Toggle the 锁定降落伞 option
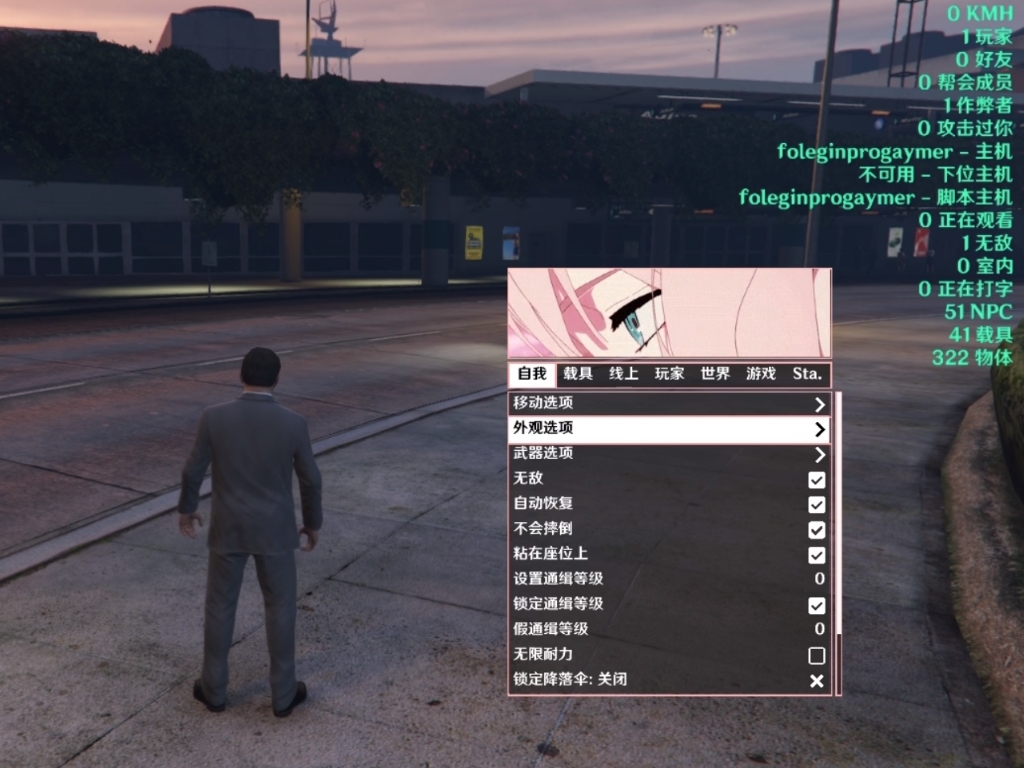 pos(817,680)
